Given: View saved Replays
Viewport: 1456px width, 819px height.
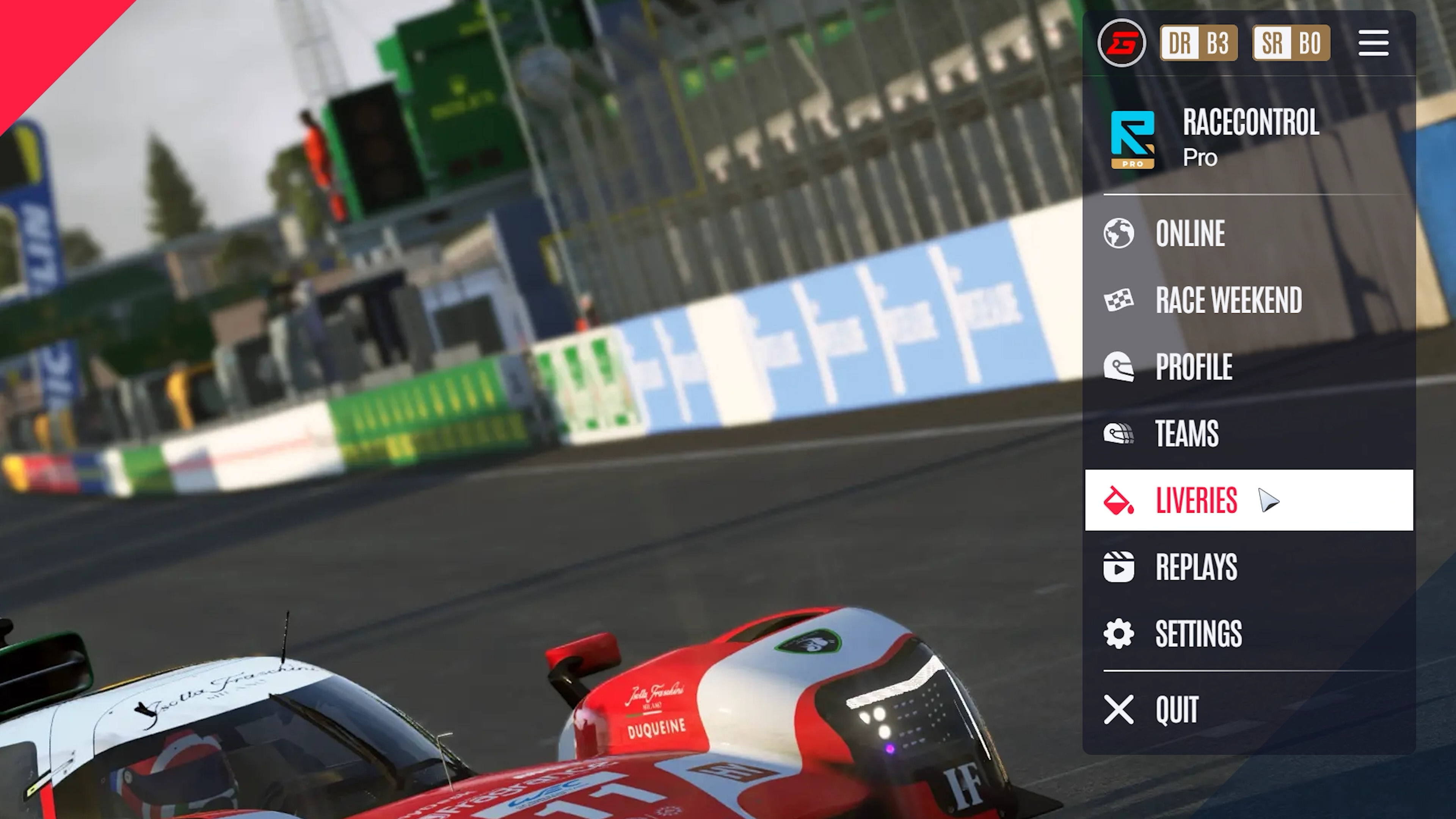Looking at the screenshot, I should point(1196,567).
